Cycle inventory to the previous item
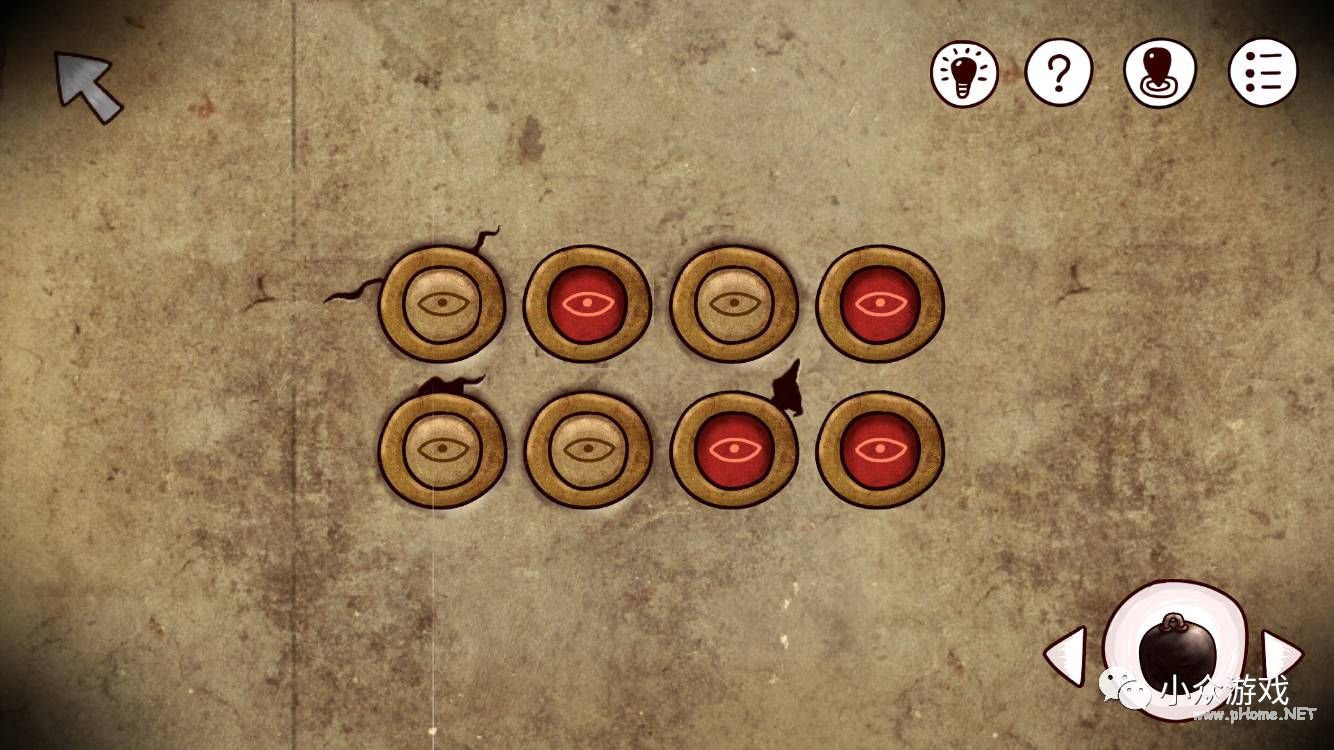This screenshot has height=750, width=1334. [x=1066, y=655]
